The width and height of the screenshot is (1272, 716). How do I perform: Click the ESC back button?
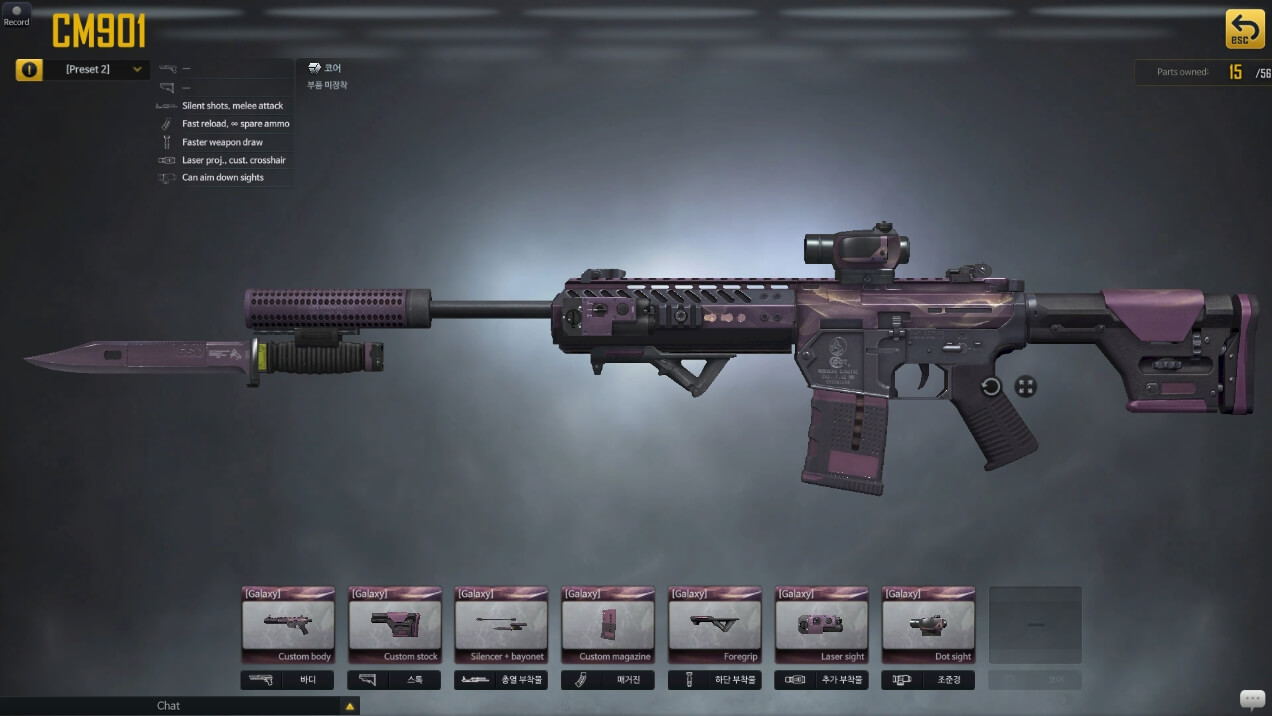(x=1244, y=29)
